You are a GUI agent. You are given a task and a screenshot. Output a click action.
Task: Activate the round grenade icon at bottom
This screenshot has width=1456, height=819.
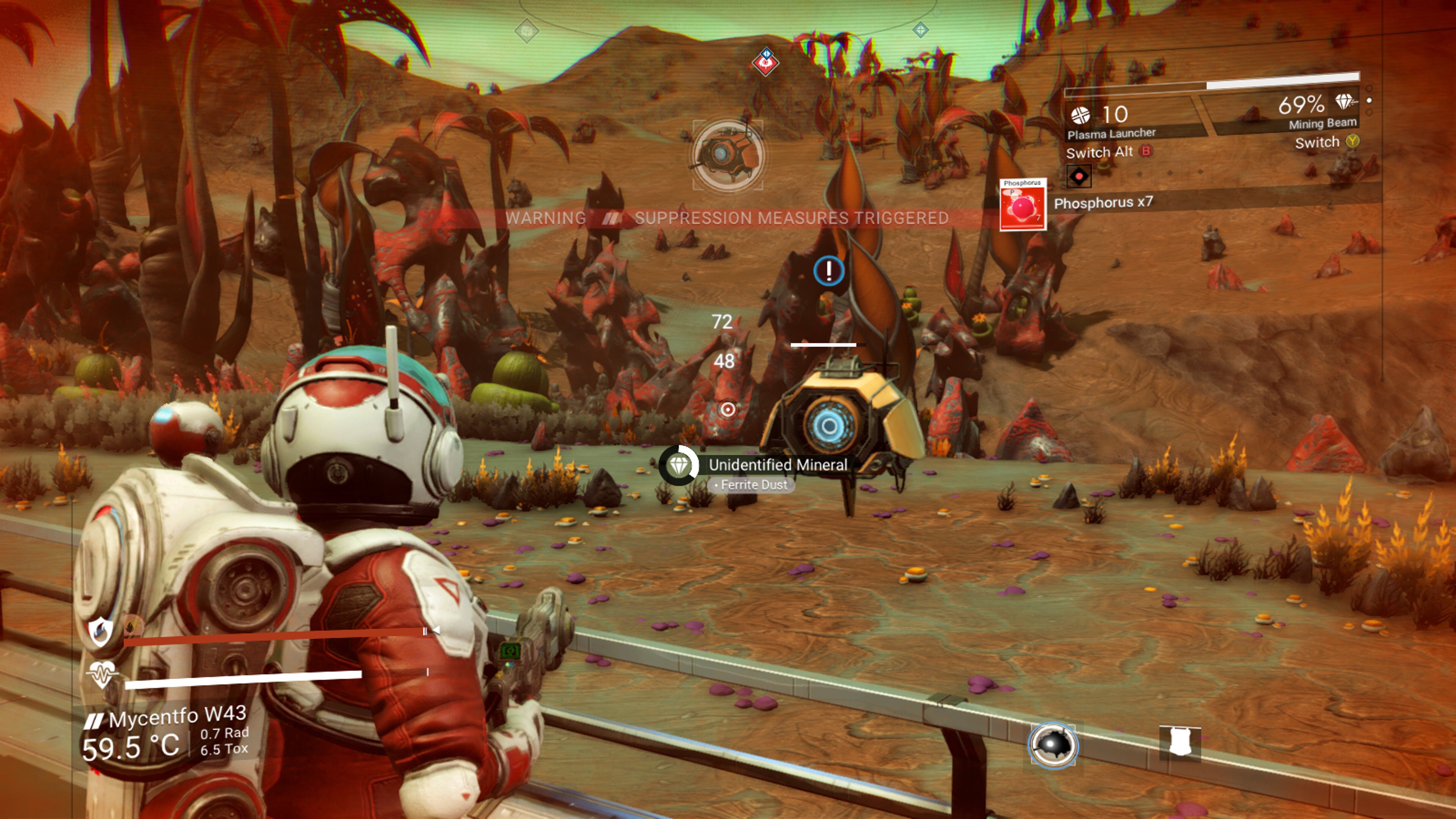[1053, 745]
